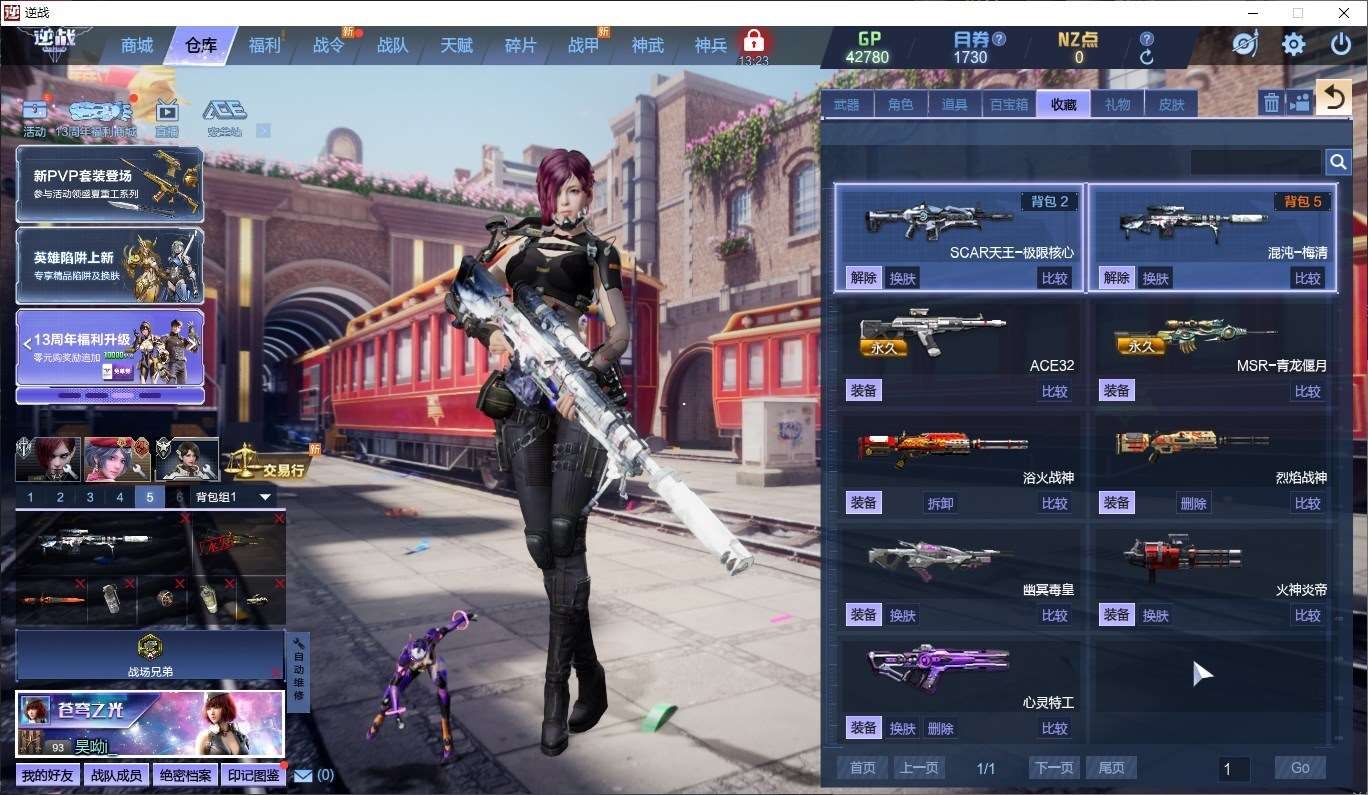The height and width of the screenshot is (795, 1368).
Task: Switch to the 武器 weapons tab
Action: pyautogui.click(x=846, y=104)
